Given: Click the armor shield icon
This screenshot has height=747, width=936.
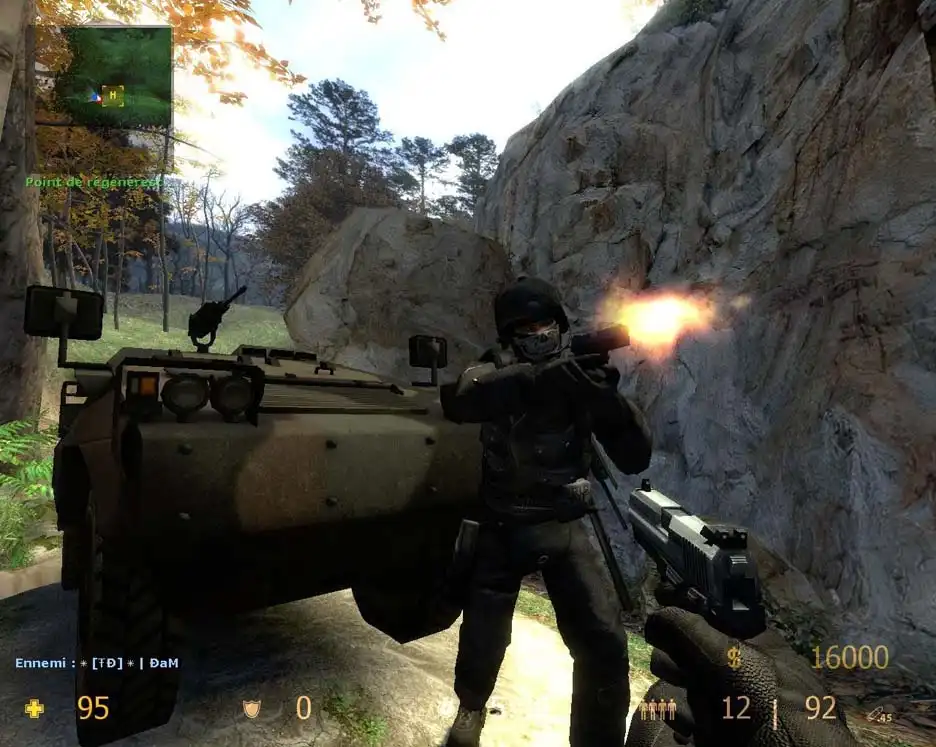Looking at the screenshot, I should (x=252, y=708).
